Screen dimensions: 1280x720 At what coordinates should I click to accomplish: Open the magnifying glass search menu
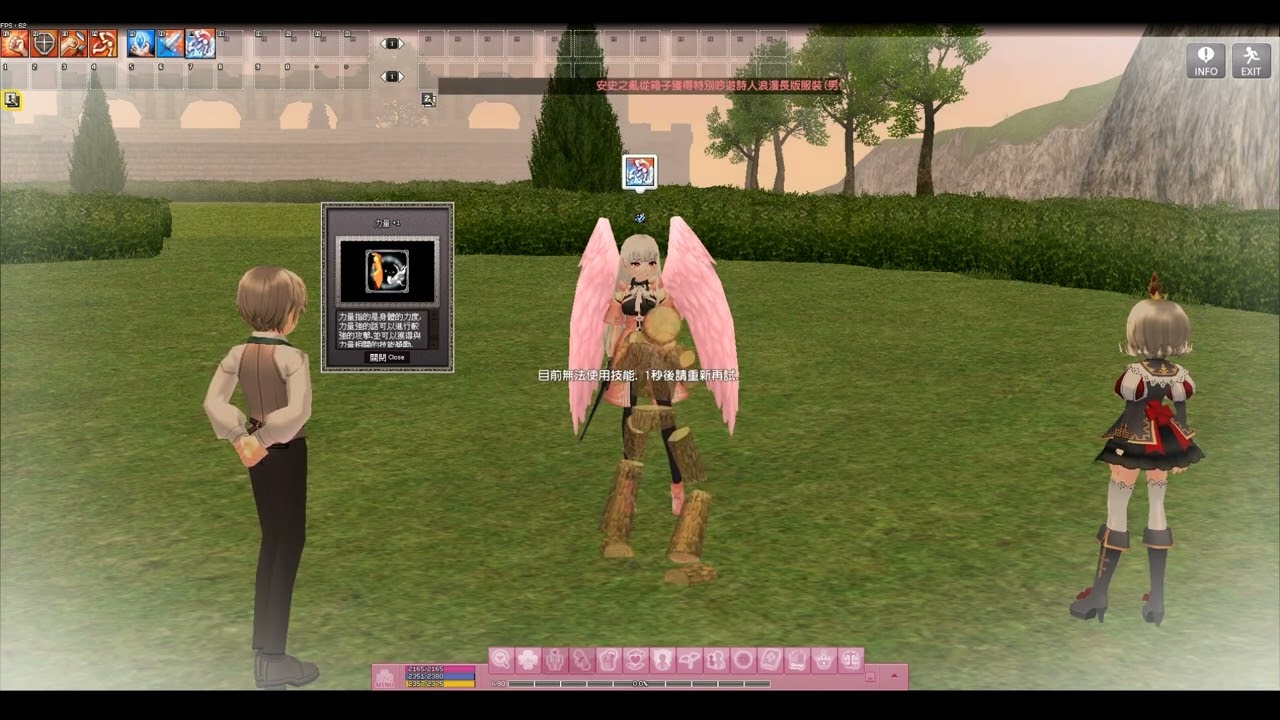501,660
